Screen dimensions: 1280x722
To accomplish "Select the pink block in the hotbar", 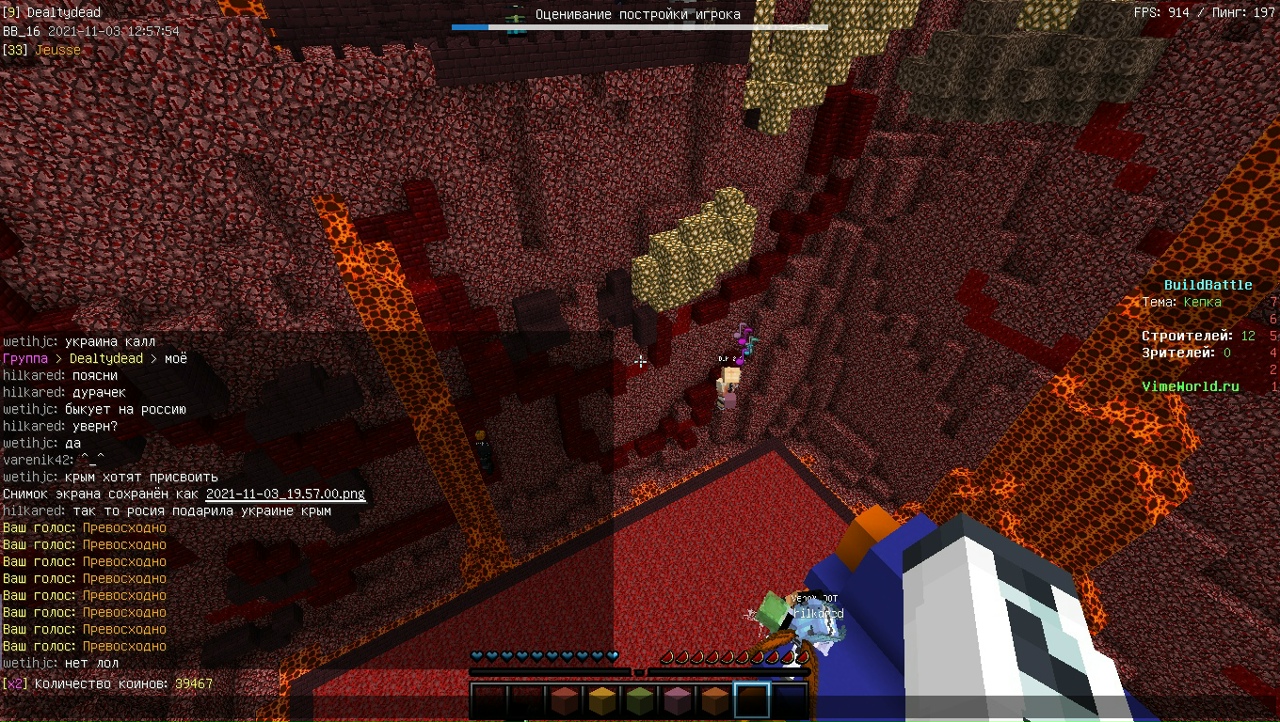I will pos(677,700).
